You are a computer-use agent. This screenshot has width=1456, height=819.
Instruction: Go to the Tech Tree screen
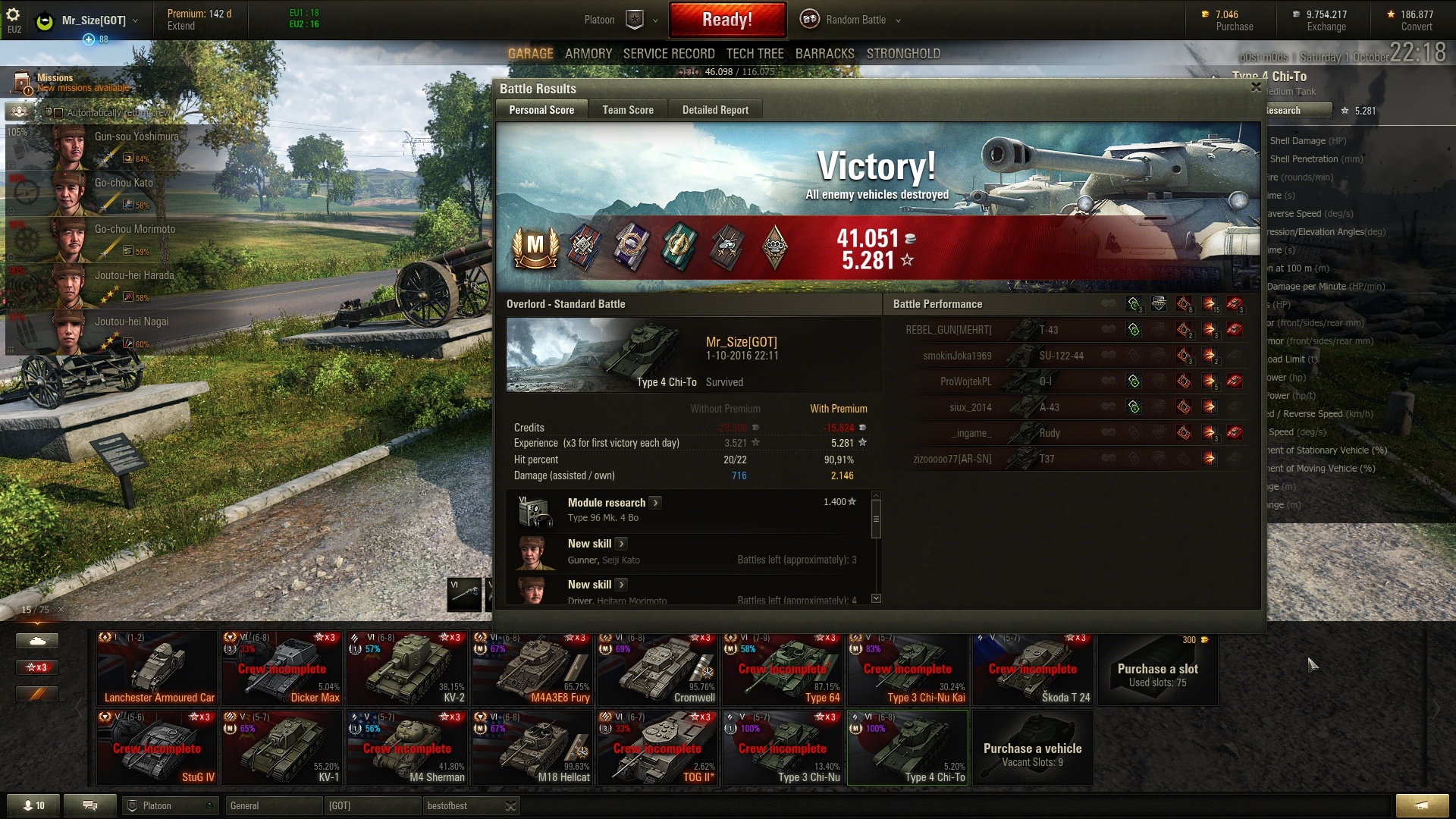pos(755,54)
